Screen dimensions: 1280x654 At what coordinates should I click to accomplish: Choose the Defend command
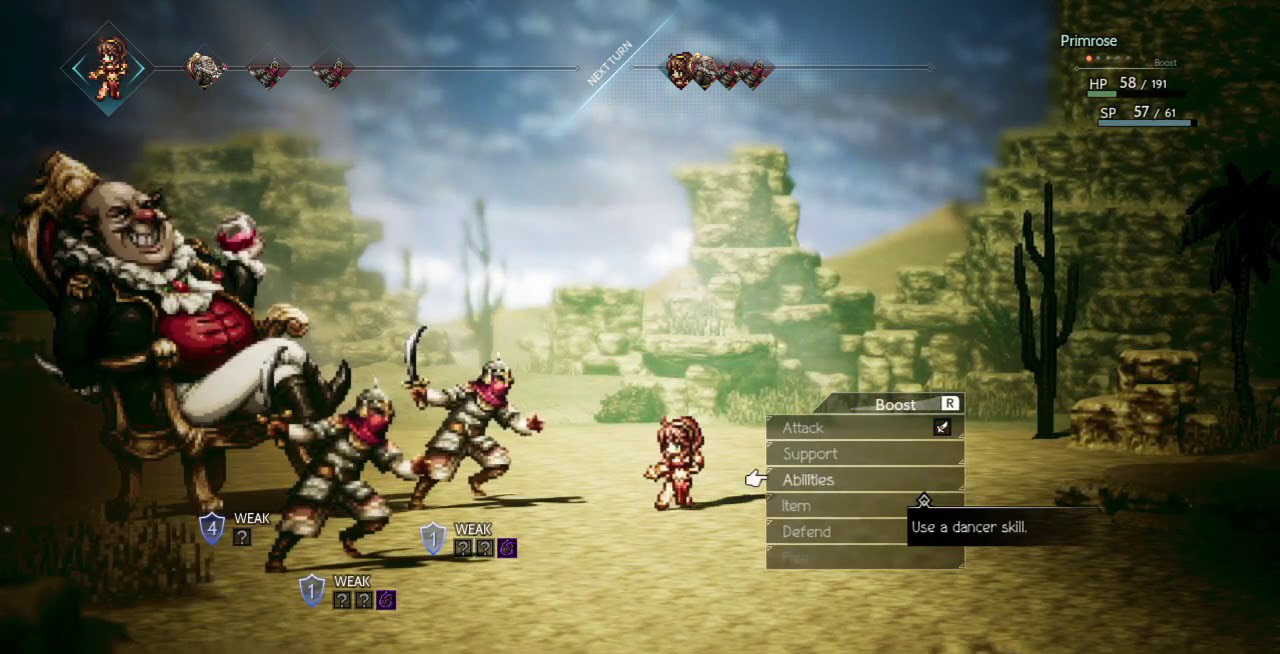pos(806,532)
